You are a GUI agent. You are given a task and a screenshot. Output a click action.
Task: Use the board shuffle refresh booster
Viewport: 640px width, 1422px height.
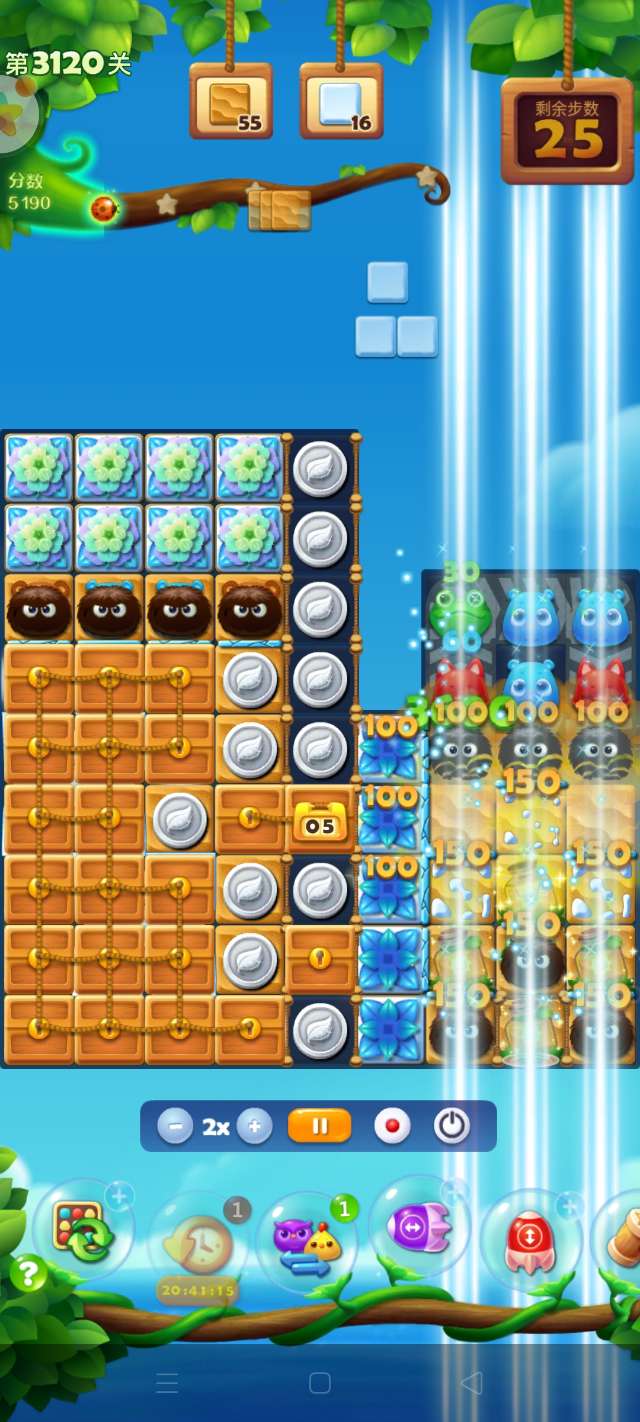coord(80,1231)
